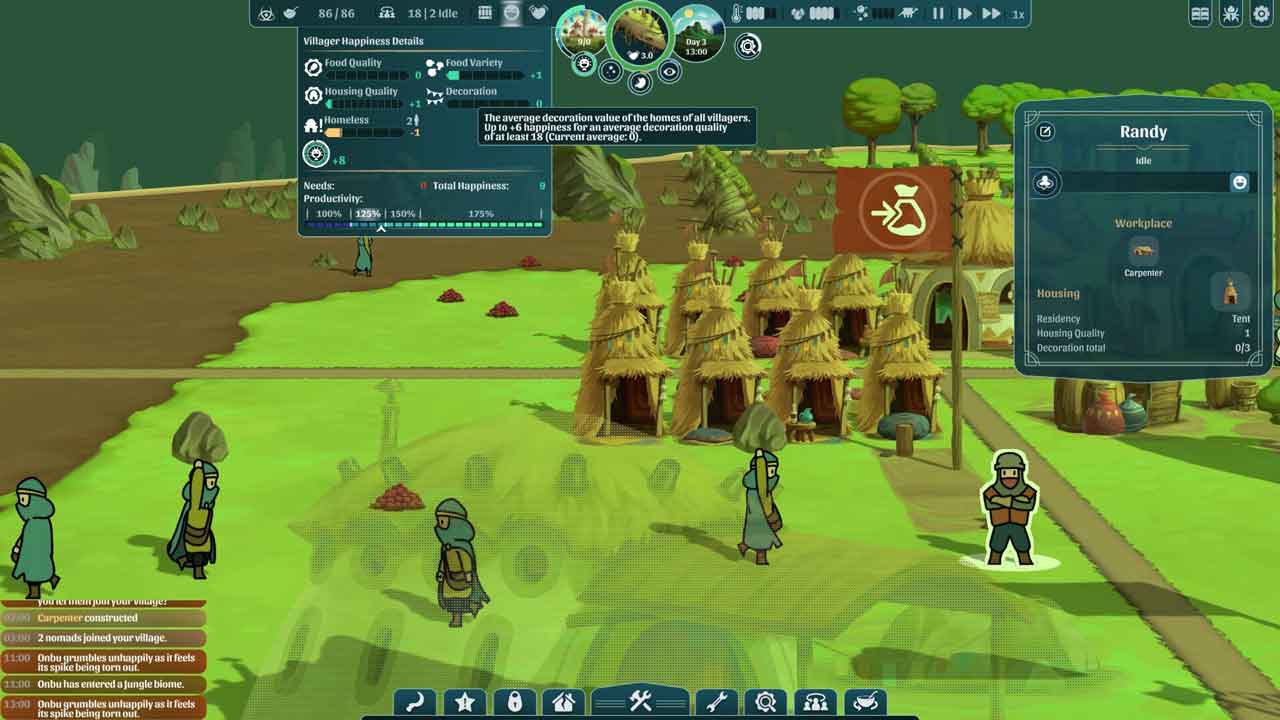This screenshot has height=720, width=1280.
Task: Toggle the eye visibility overlay button
Action: pos(669,71)
